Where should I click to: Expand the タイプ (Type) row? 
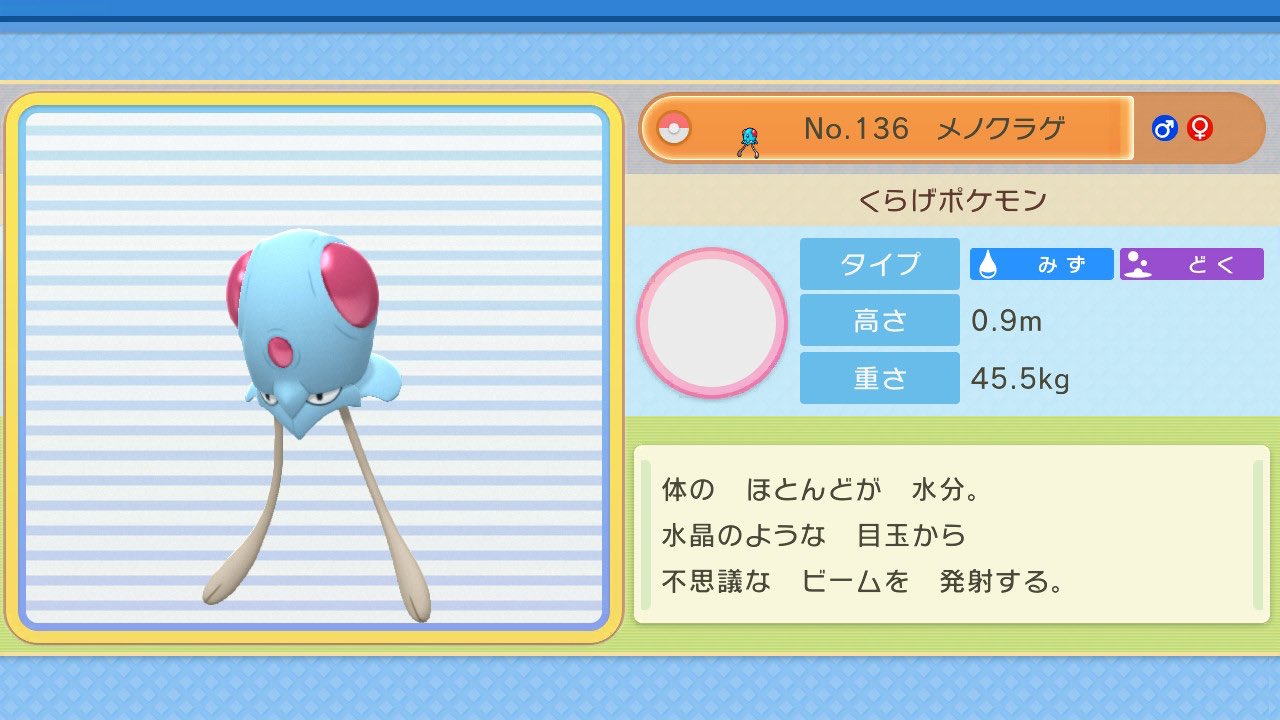[879, 264]
